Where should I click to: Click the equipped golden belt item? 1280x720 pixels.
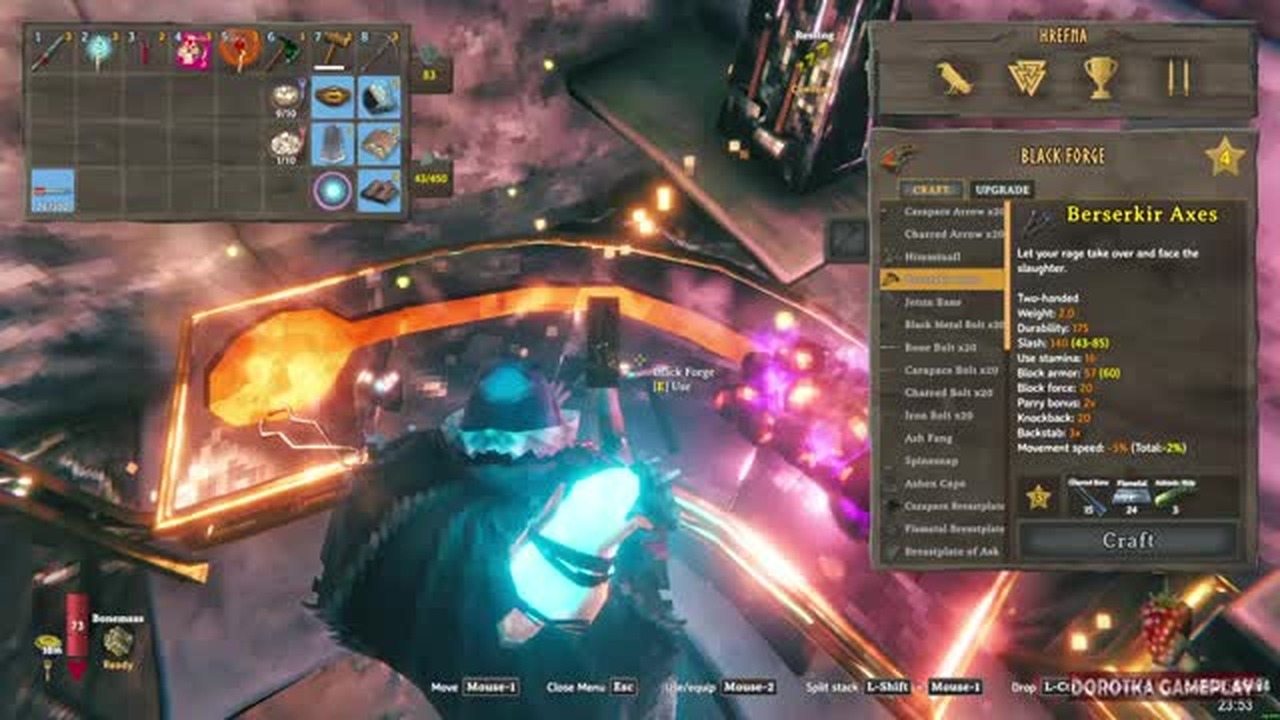332,97
